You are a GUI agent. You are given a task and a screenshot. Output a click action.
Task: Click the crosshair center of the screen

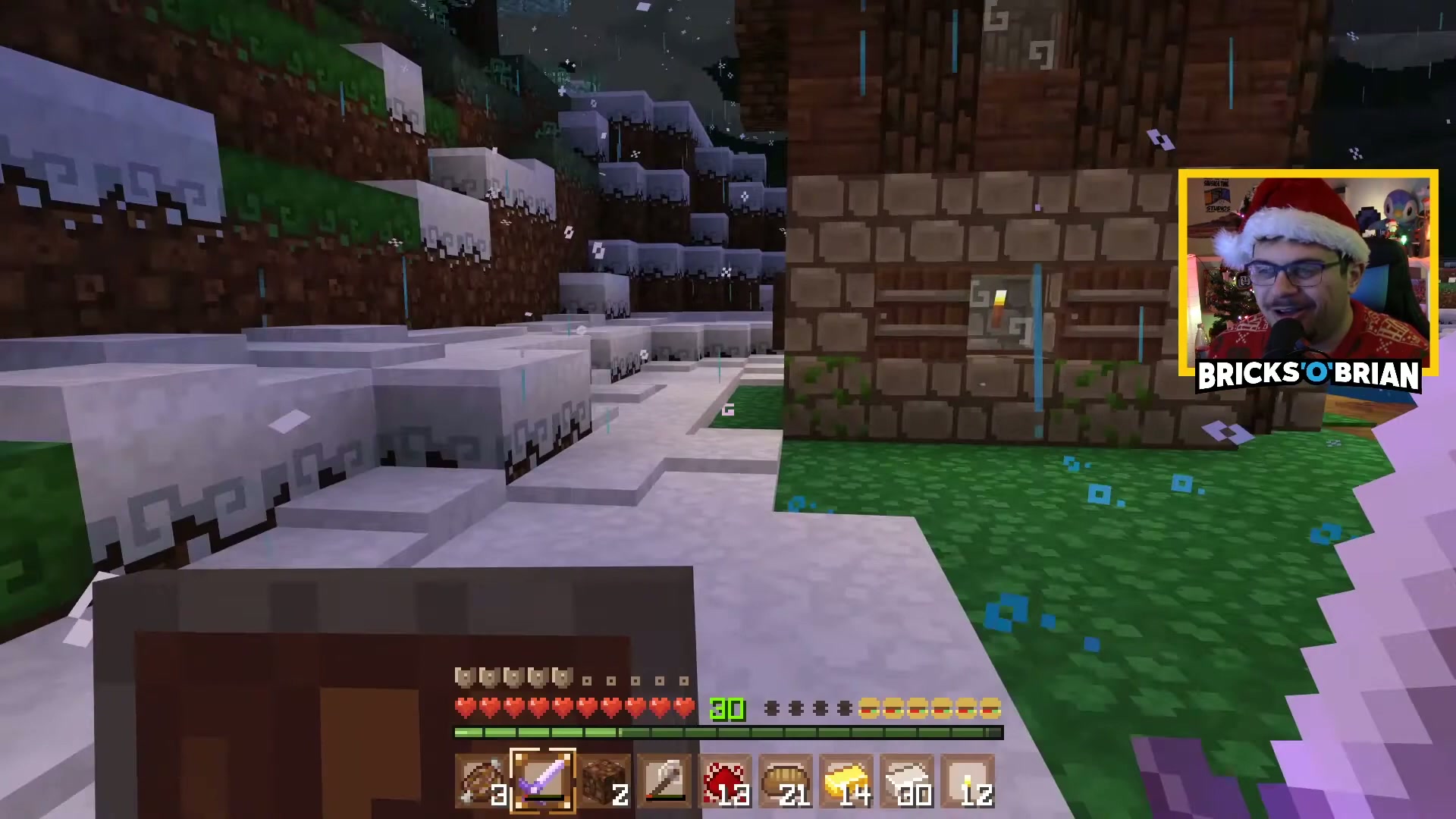tap(728, 409)
